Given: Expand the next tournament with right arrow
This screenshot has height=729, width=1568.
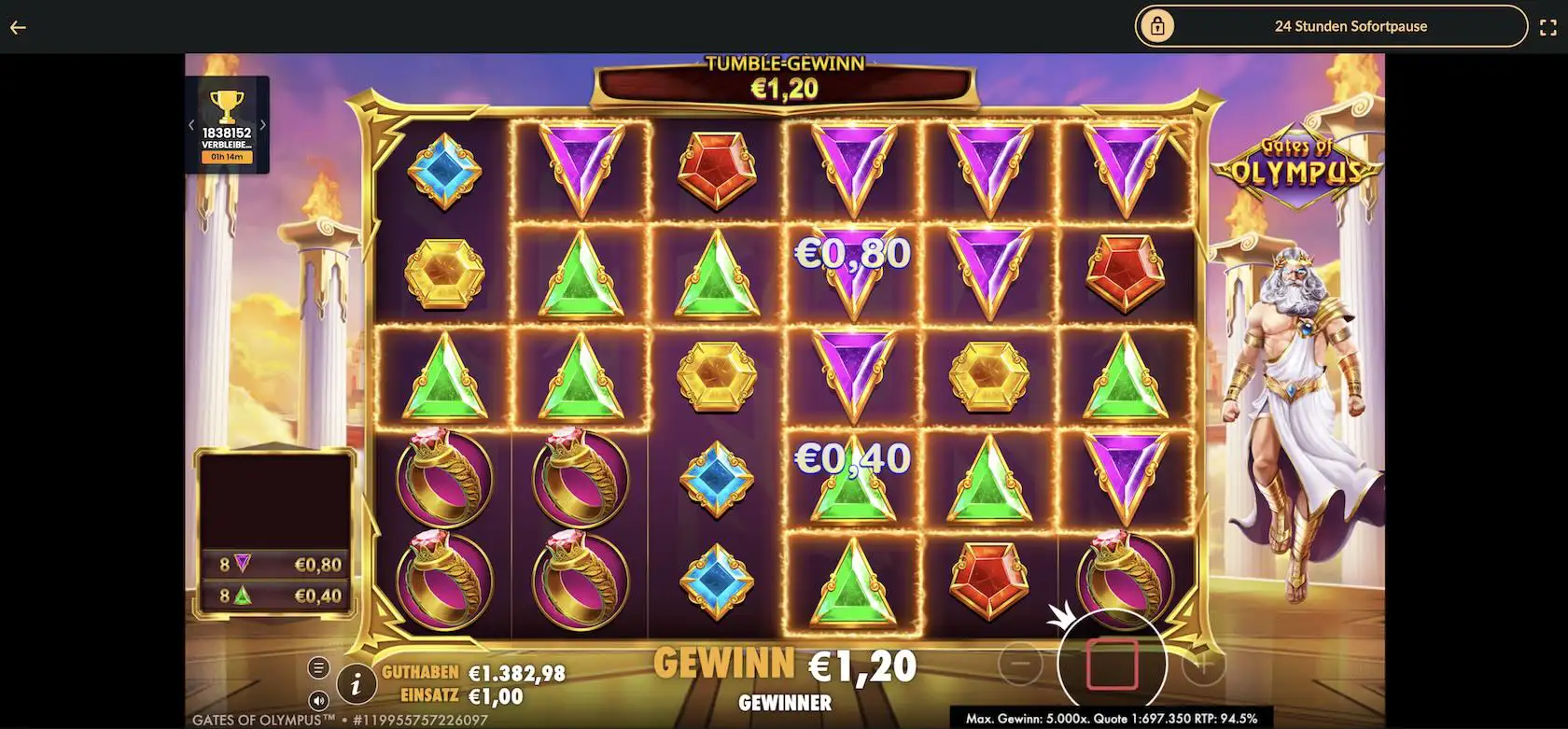Looking at the screenshot, I should pyautogui.click(x=264, y=122).
